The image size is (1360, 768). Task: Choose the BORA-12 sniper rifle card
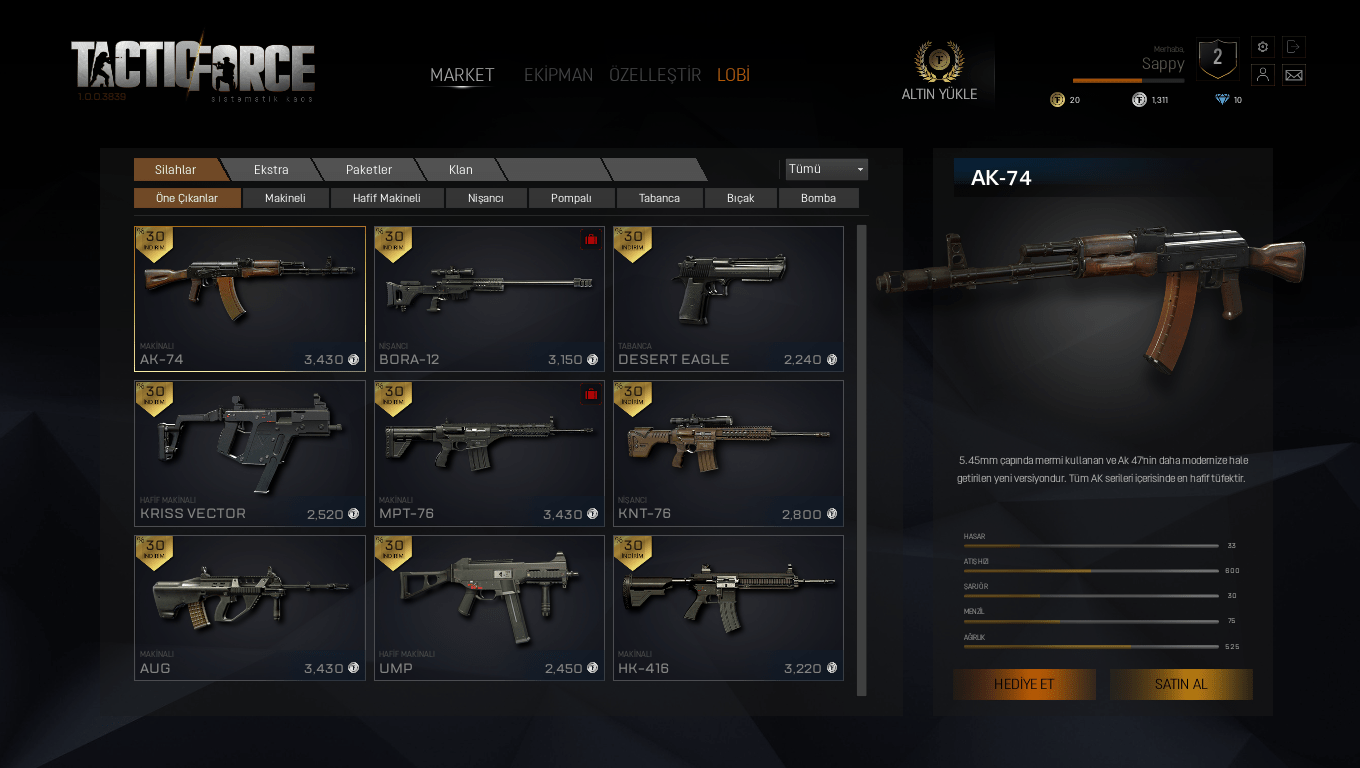pos(489,298)
